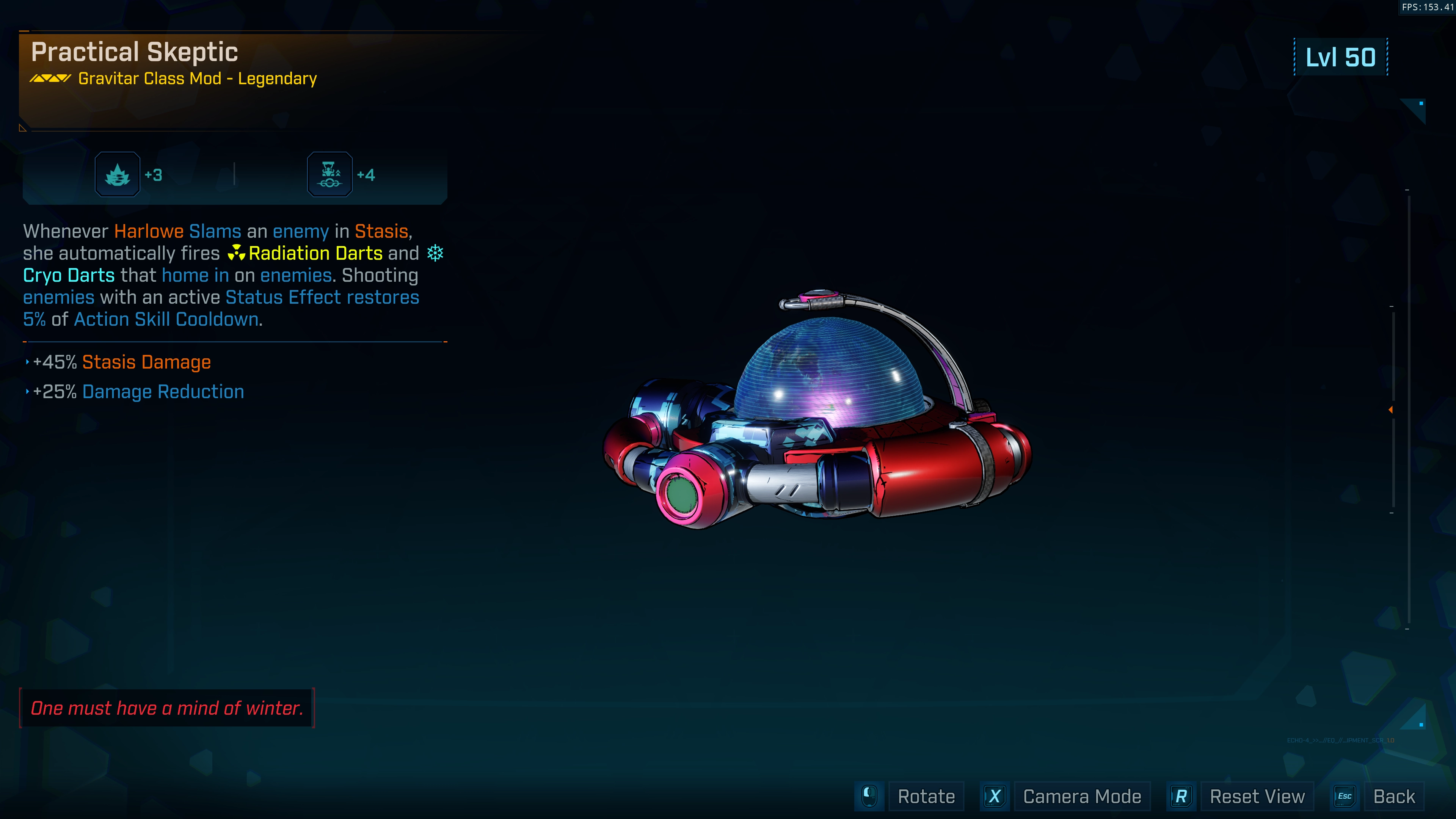Click the Back button
This screenshot has width=1456, height=819.
click(x=1393, y=796)
